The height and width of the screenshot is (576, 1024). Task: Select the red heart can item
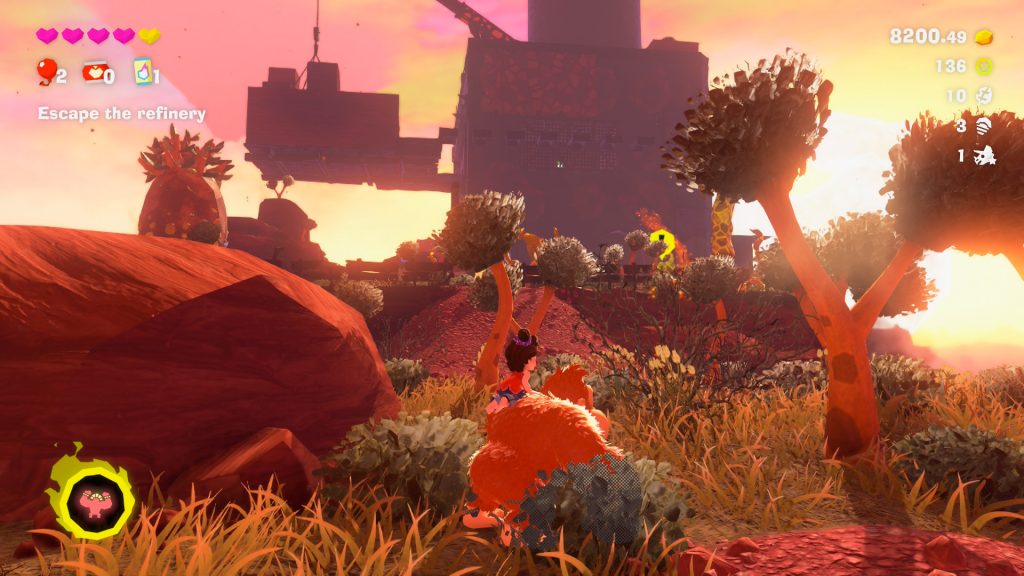94,72
